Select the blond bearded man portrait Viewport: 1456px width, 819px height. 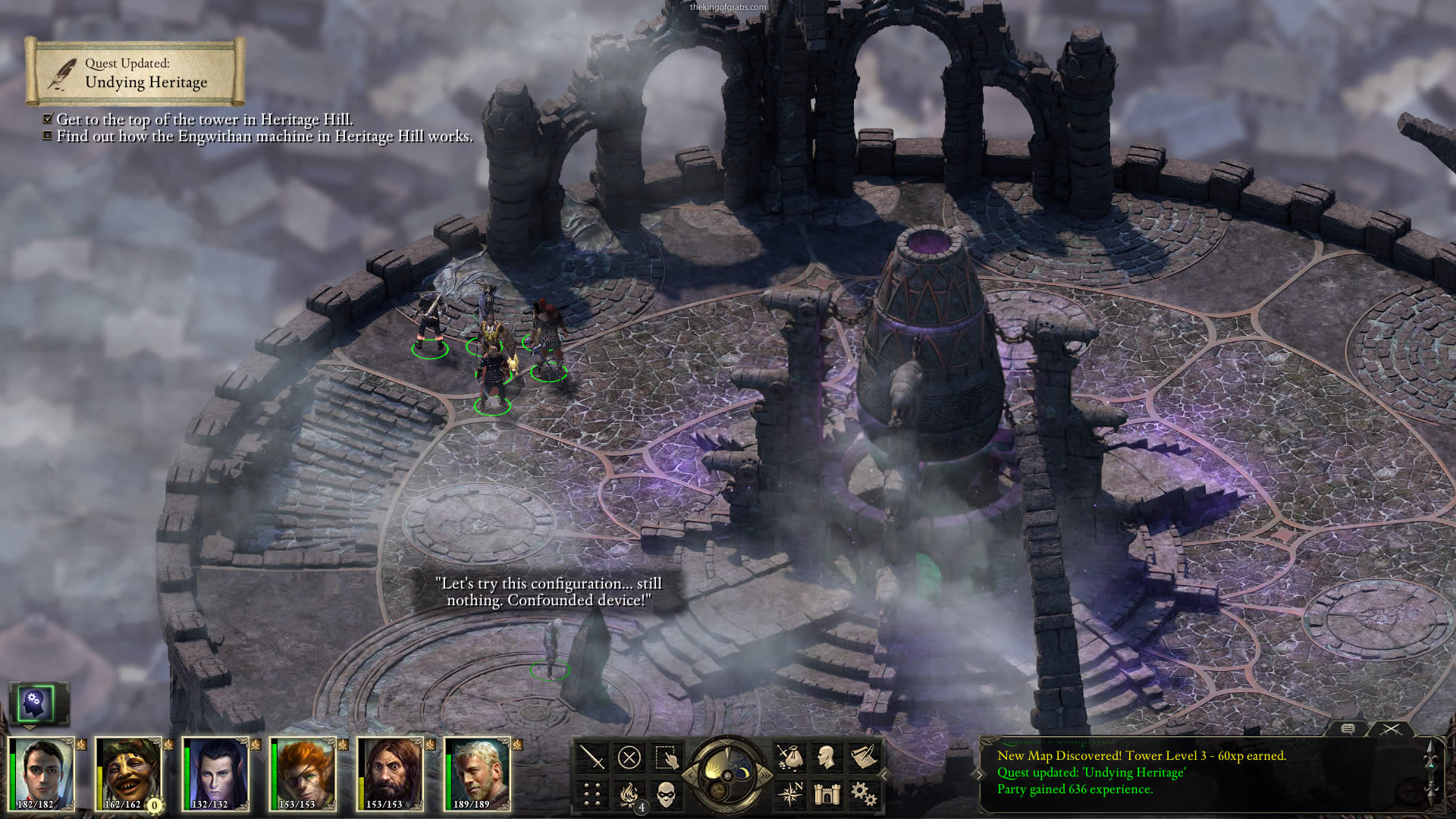click(x=478, y=773)
